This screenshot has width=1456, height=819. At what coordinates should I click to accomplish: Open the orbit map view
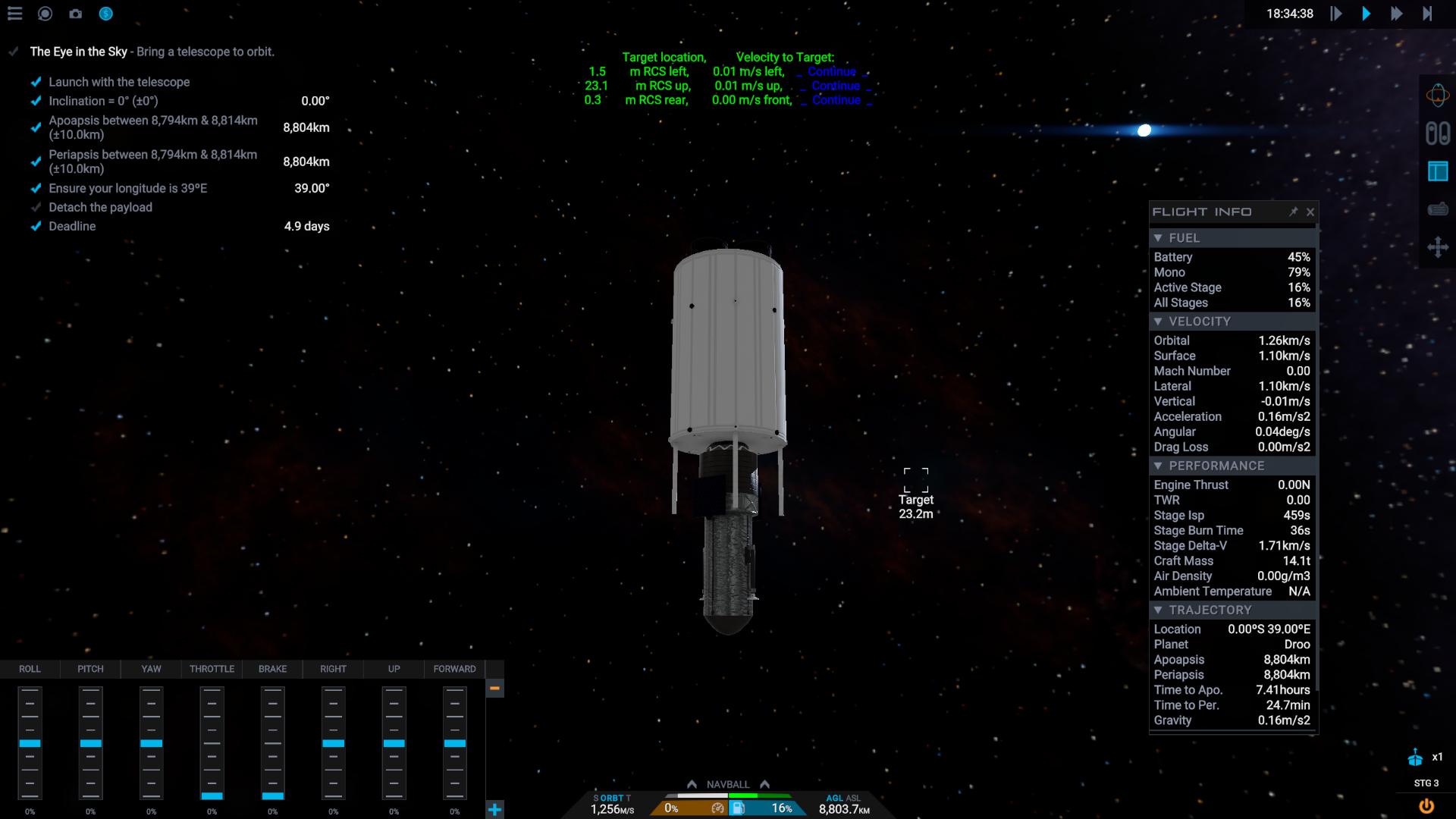point(1437,96)
